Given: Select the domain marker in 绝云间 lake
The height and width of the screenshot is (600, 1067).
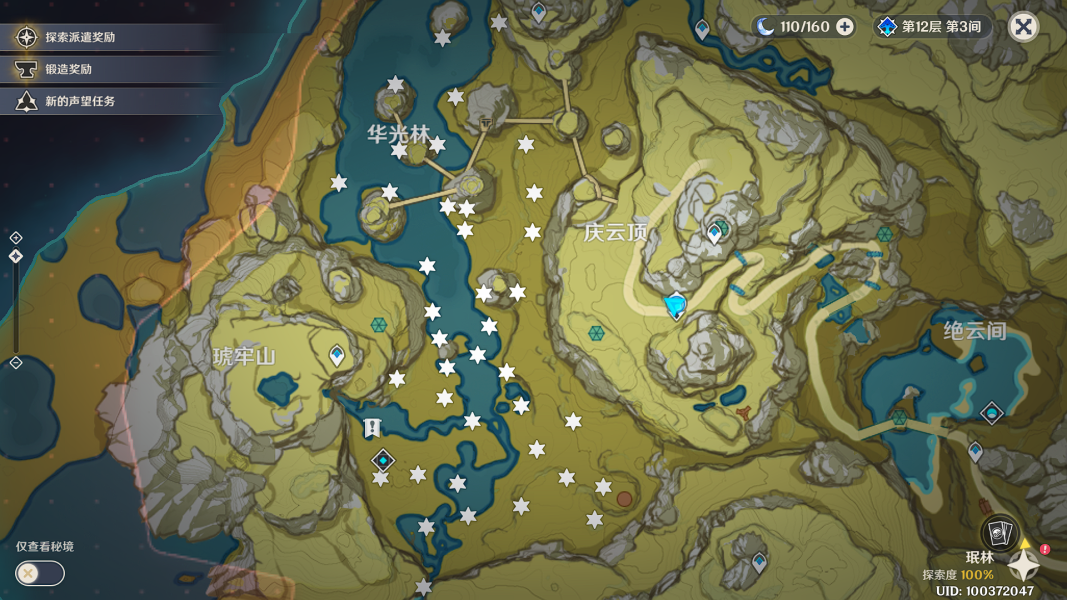Looking at the screenshot, I should (x=991, y=413).
